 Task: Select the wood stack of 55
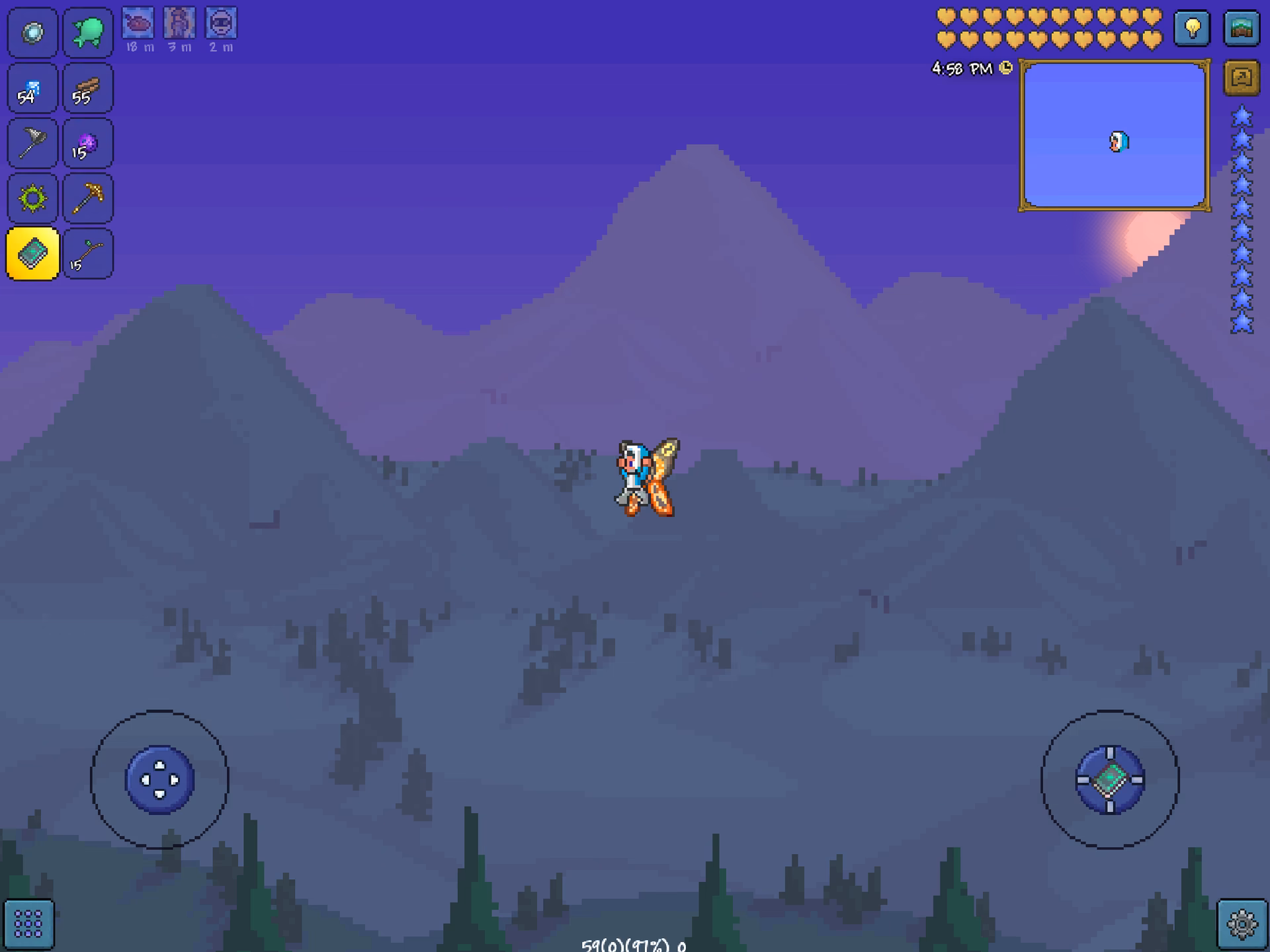[x=88, y=88]
